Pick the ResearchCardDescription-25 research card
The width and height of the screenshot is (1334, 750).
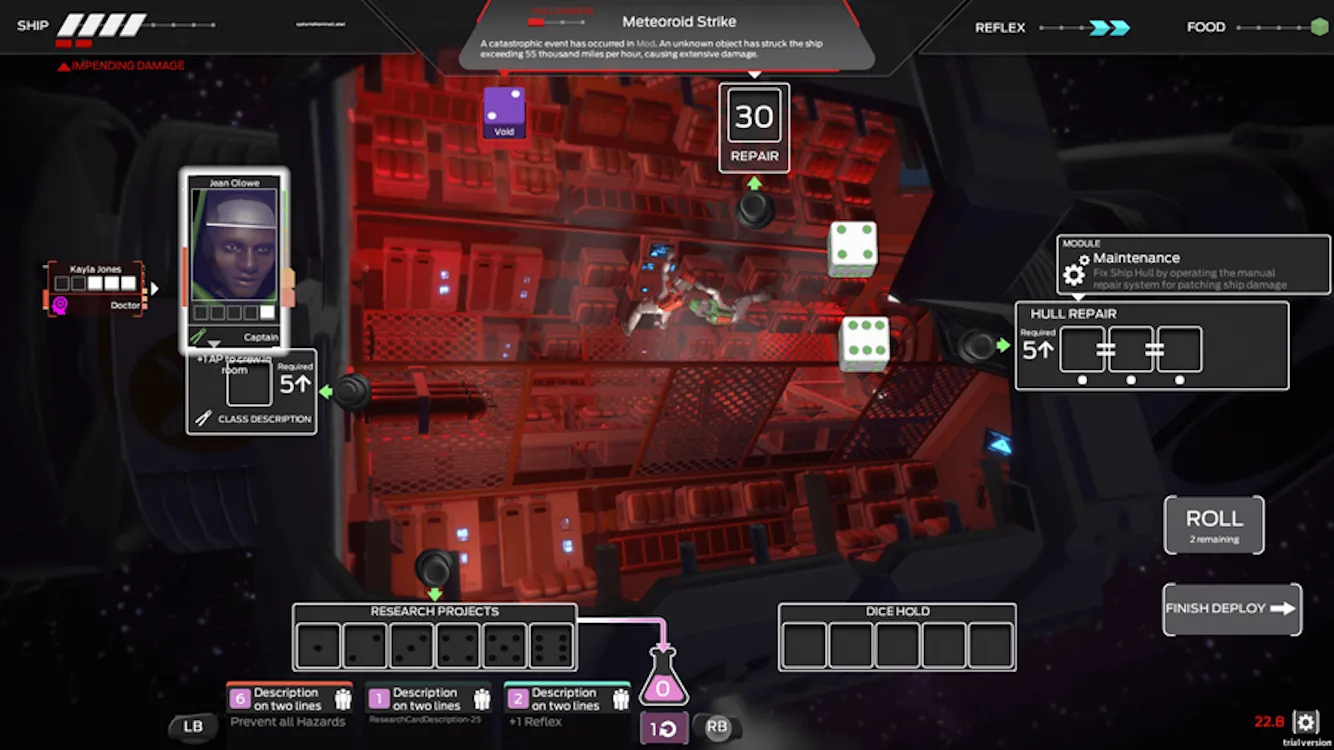427,706
